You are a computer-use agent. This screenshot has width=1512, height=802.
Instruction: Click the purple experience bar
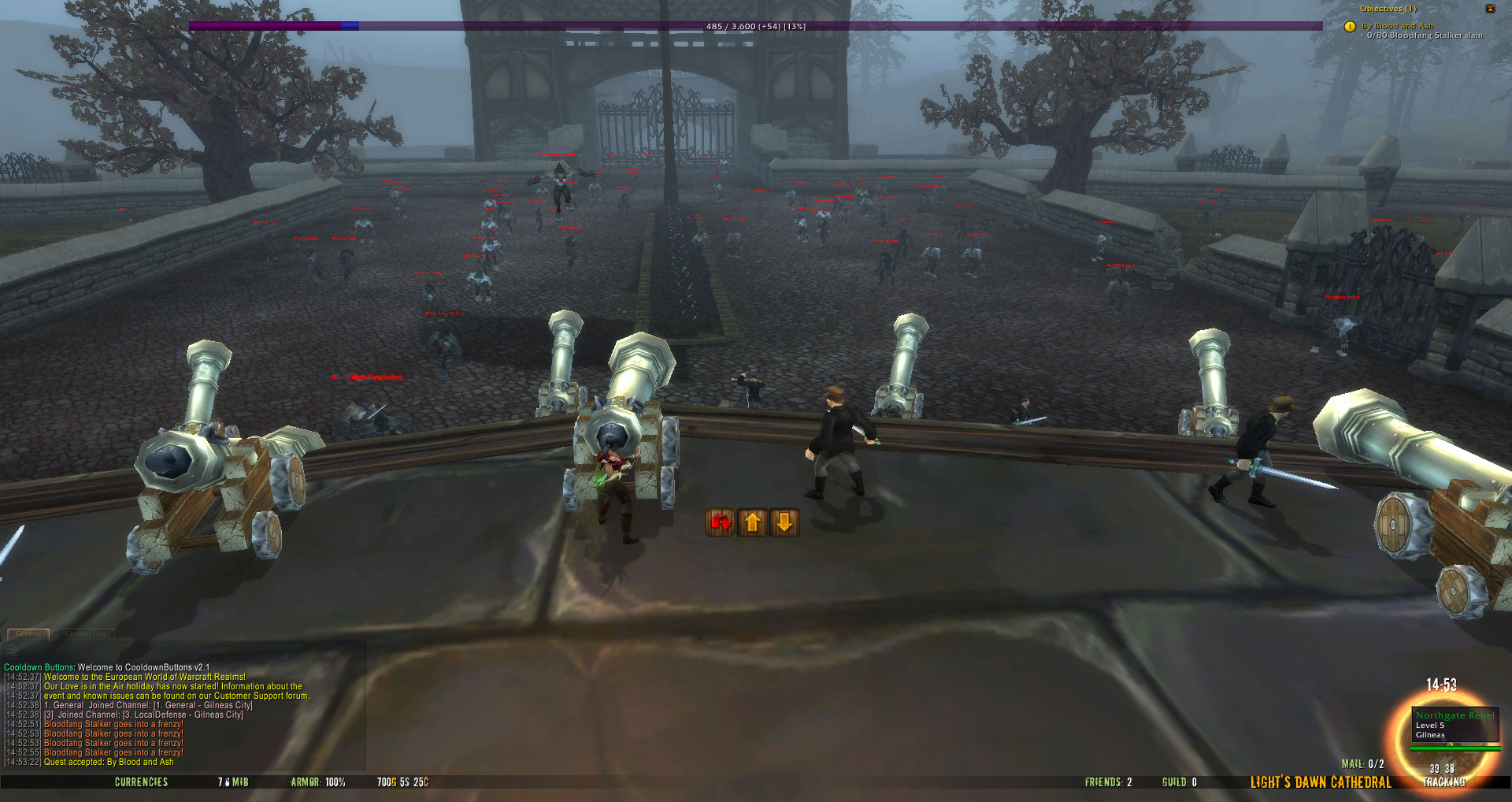pos(756,26)
